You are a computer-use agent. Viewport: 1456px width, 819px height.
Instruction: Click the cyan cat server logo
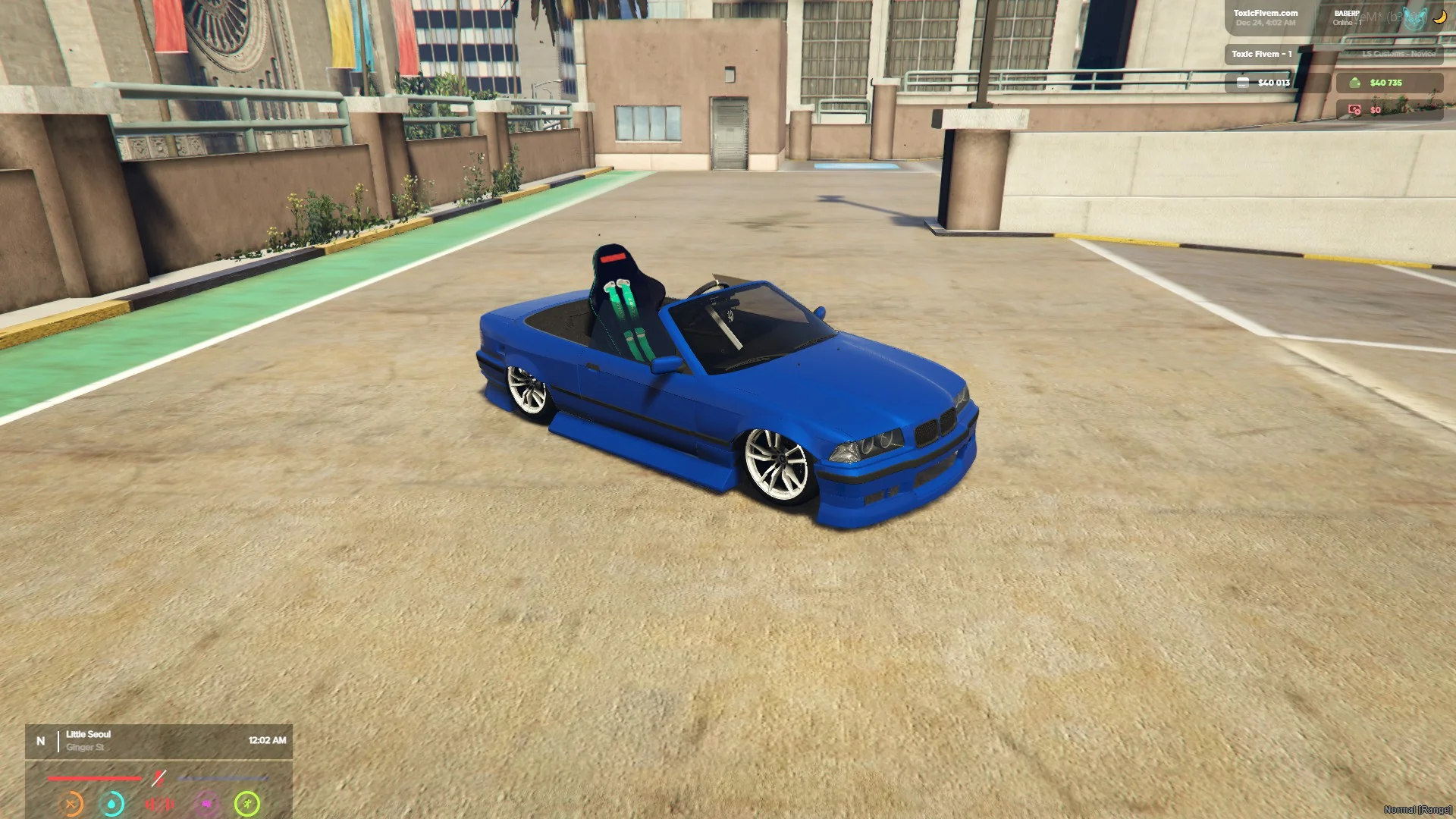pos(1414,18)
